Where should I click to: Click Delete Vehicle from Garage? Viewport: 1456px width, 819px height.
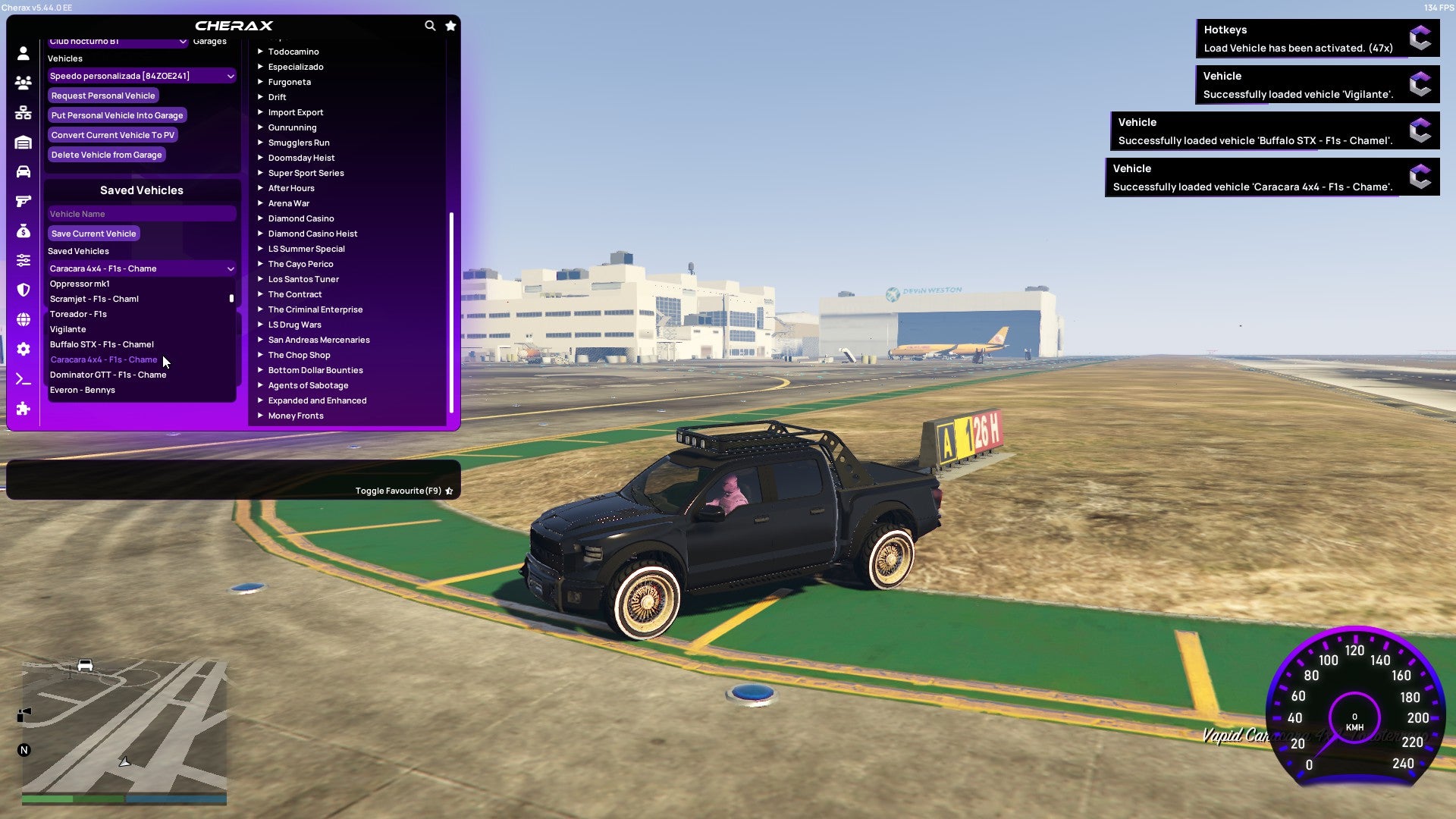pyautogui.click(x=106, y=154)
